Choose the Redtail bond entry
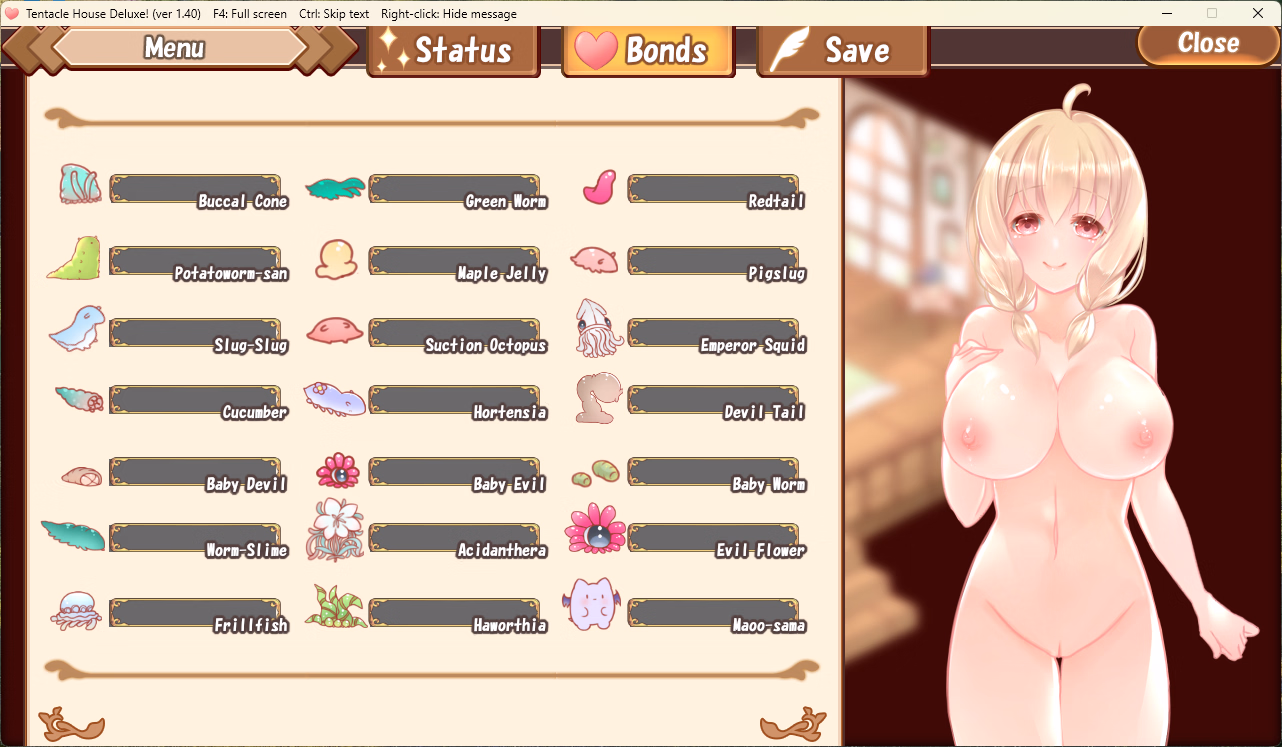Image resolution: width=1282 pixels, height=747 pixels. pos(716,189)
